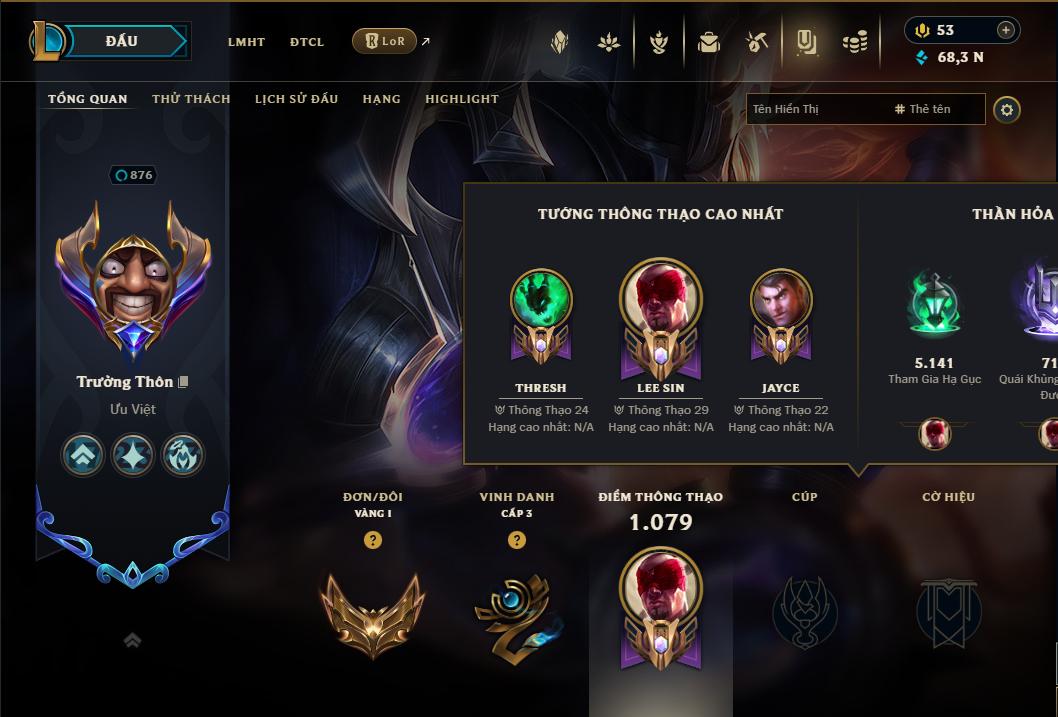Open the store coins icon
1058x717 pixels.
coord(854,42)
